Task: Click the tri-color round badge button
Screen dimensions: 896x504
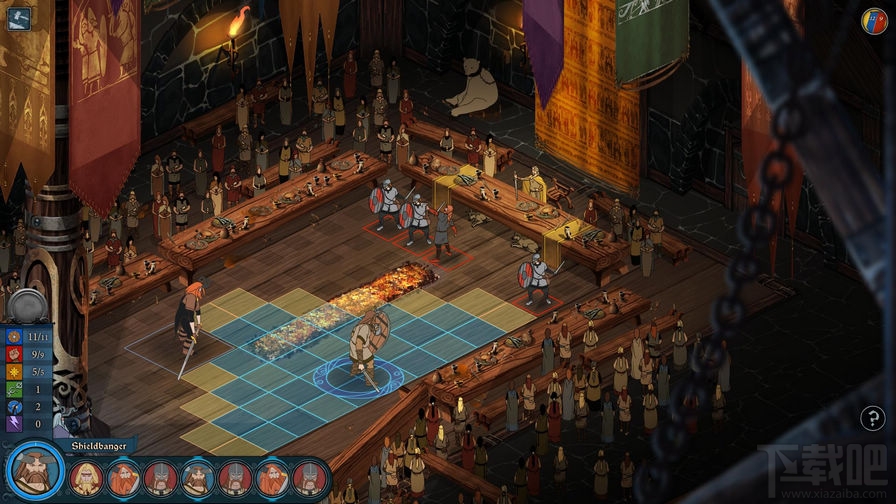Action: point(874,20)
